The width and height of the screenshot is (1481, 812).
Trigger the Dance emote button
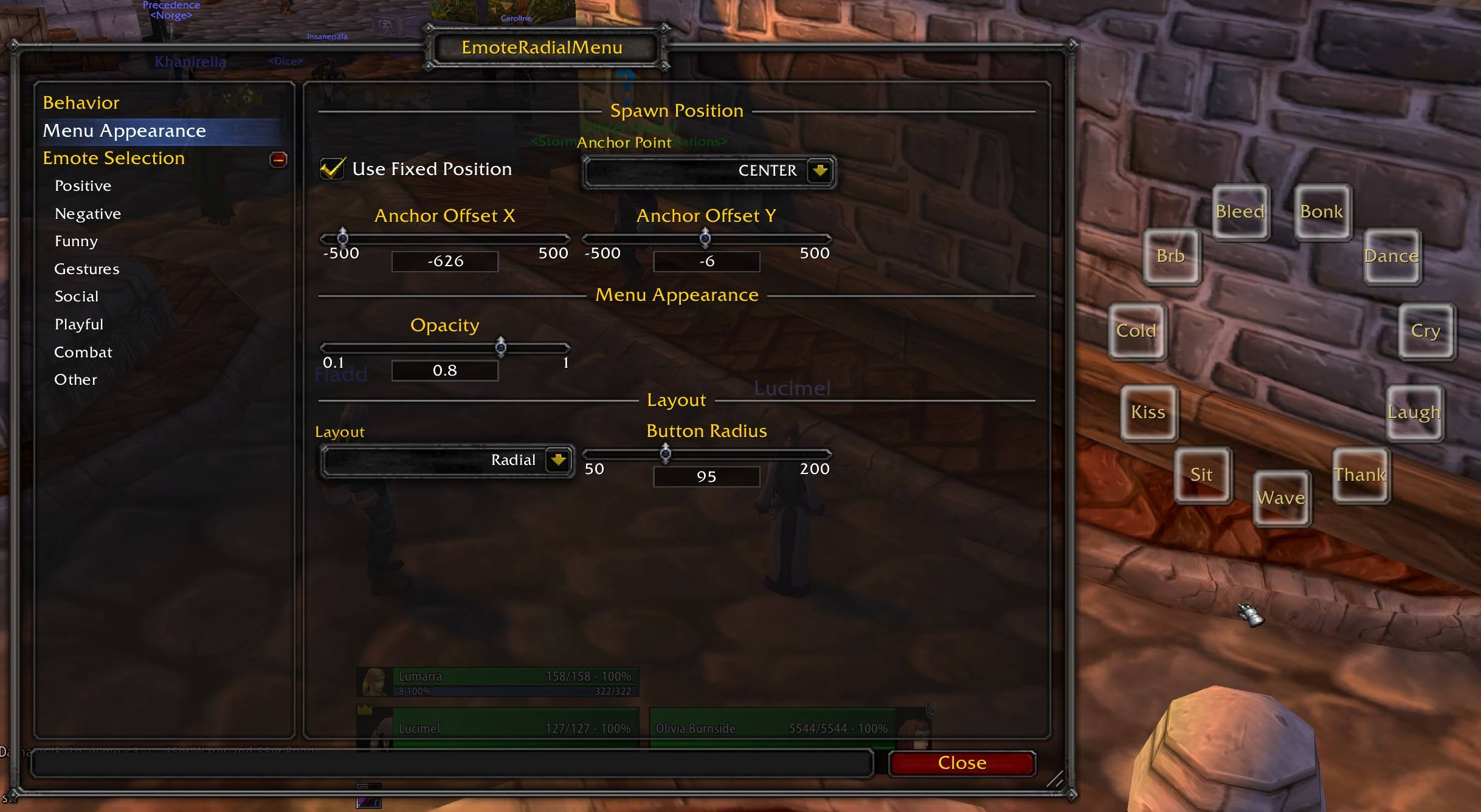pos(1391,256)
